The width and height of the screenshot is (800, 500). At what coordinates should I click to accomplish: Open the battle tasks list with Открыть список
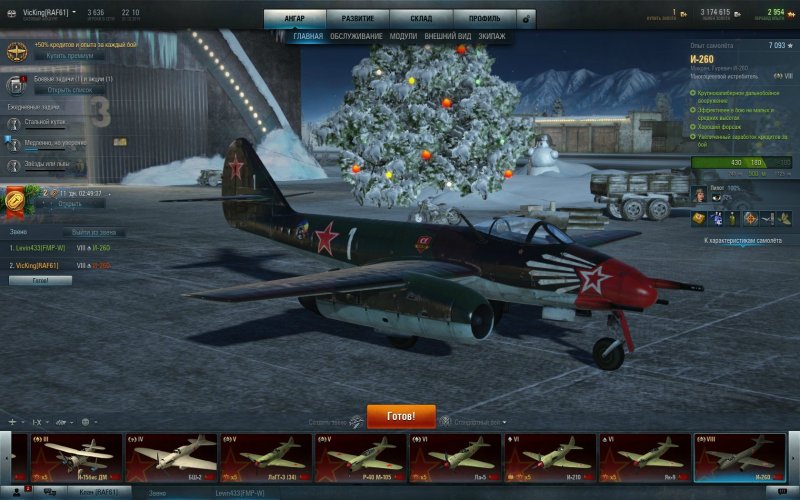(69, 90)
